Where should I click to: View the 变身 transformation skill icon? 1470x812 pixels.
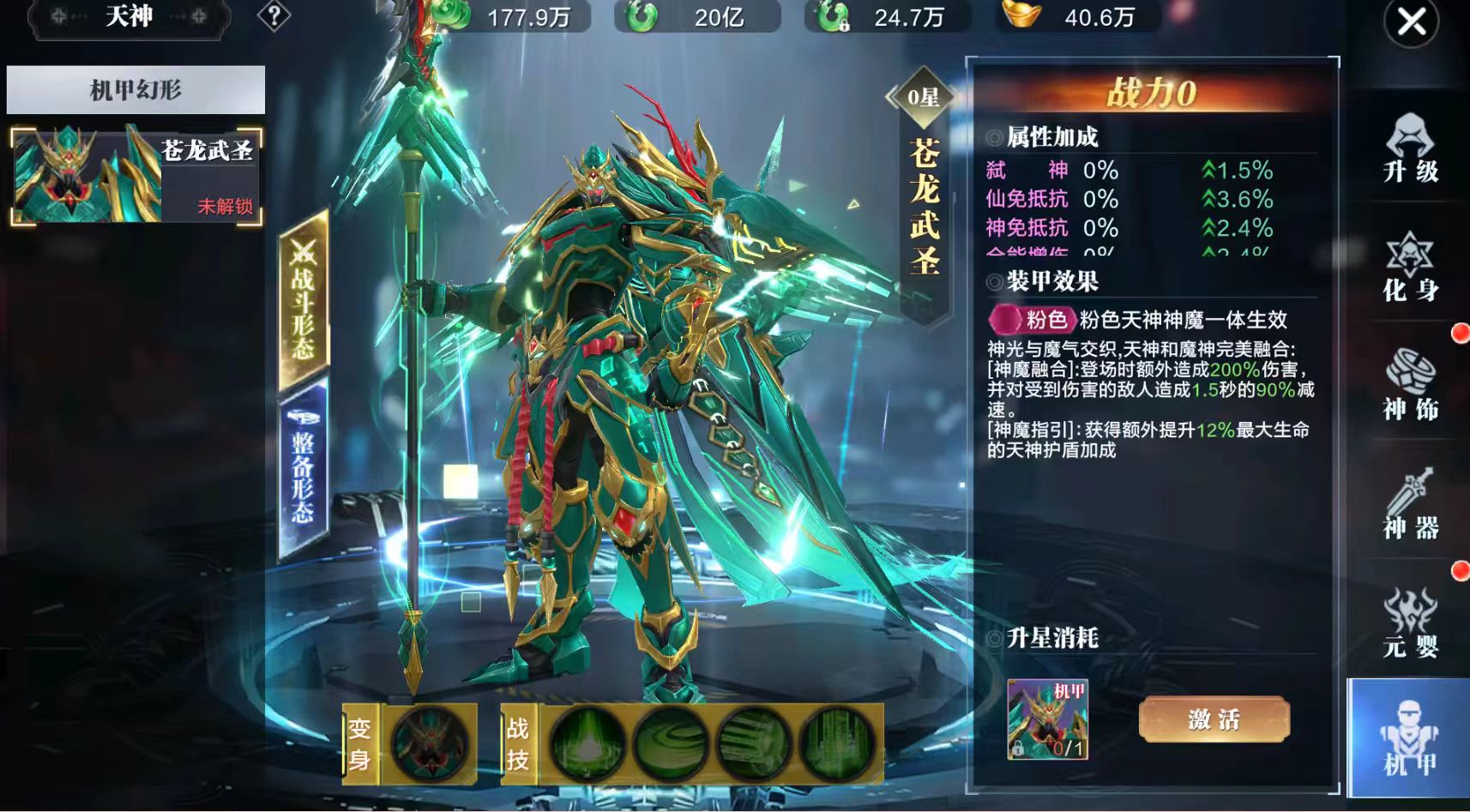(x=428, y=743)
